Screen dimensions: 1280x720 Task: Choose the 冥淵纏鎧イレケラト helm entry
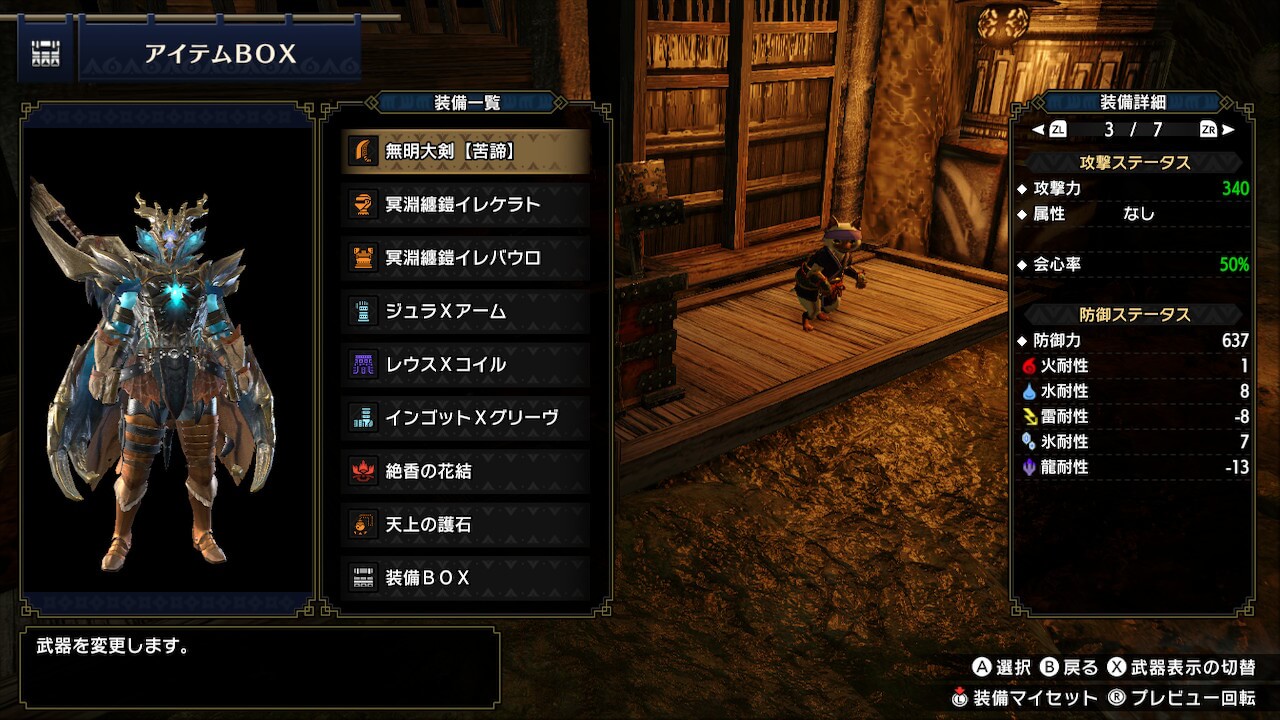(465, 204)
